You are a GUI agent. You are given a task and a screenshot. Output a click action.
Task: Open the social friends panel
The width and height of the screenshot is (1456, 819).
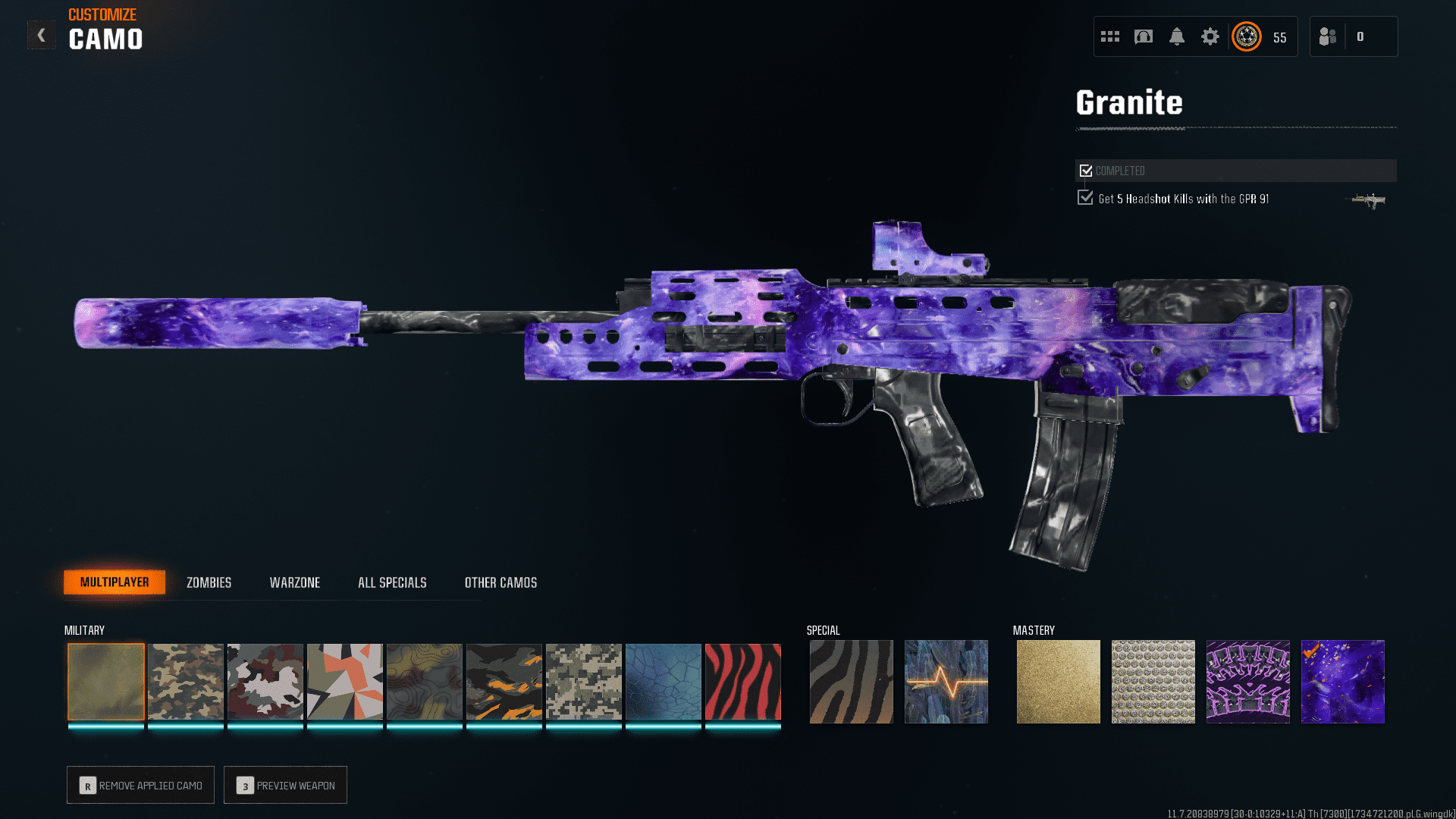[1327, 36]
